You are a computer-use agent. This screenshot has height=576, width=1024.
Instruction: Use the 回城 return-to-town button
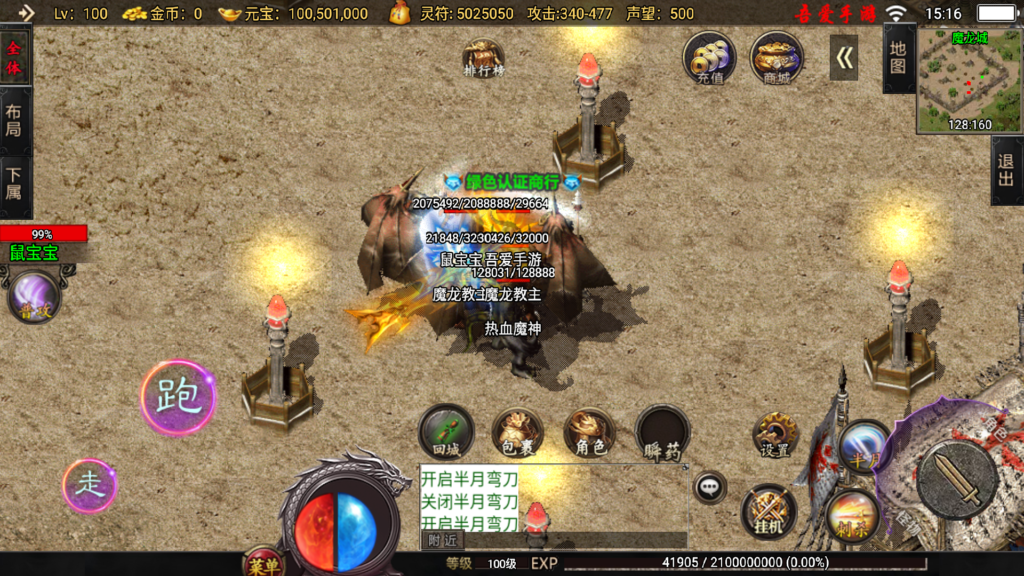446,431
